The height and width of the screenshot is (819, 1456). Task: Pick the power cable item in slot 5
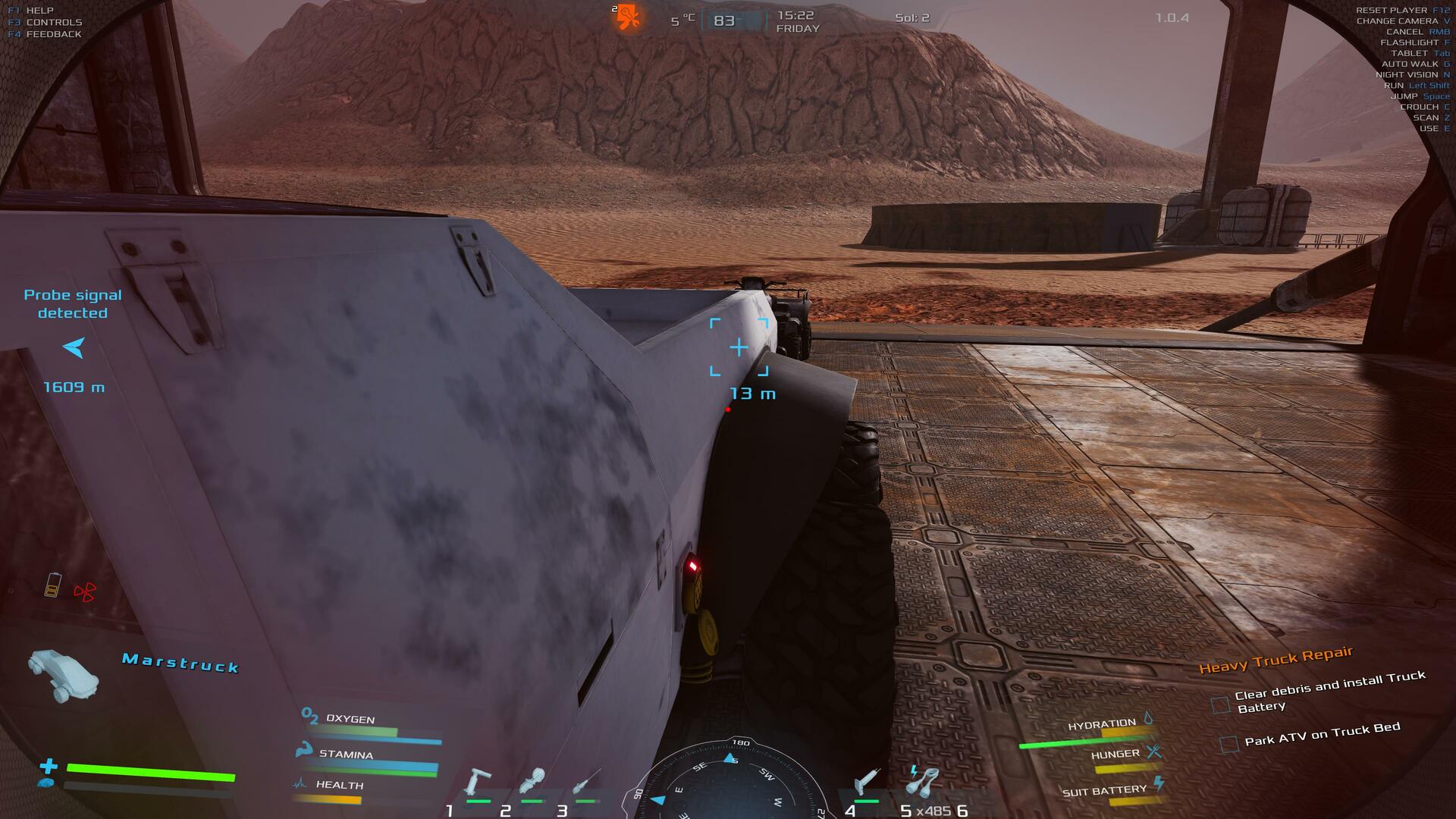click(922, 781)
